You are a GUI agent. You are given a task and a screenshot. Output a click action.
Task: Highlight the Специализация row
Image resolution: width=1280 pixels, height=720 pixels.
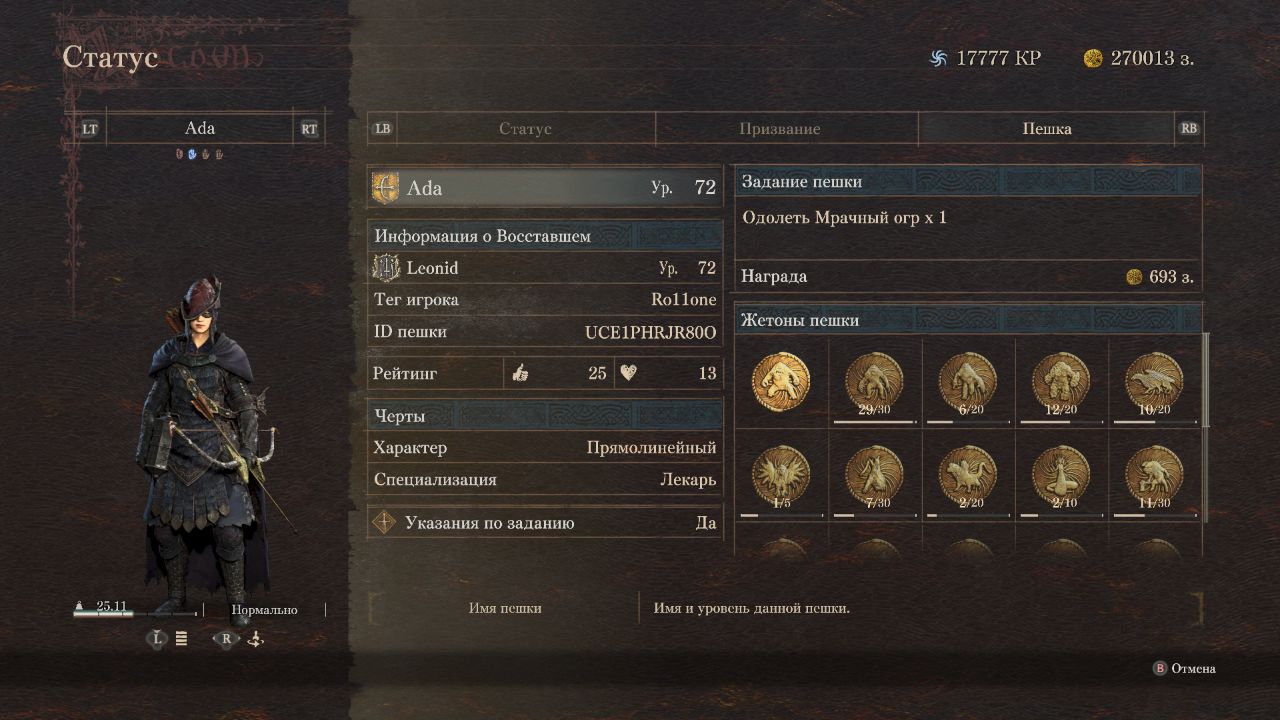[545, 480]
